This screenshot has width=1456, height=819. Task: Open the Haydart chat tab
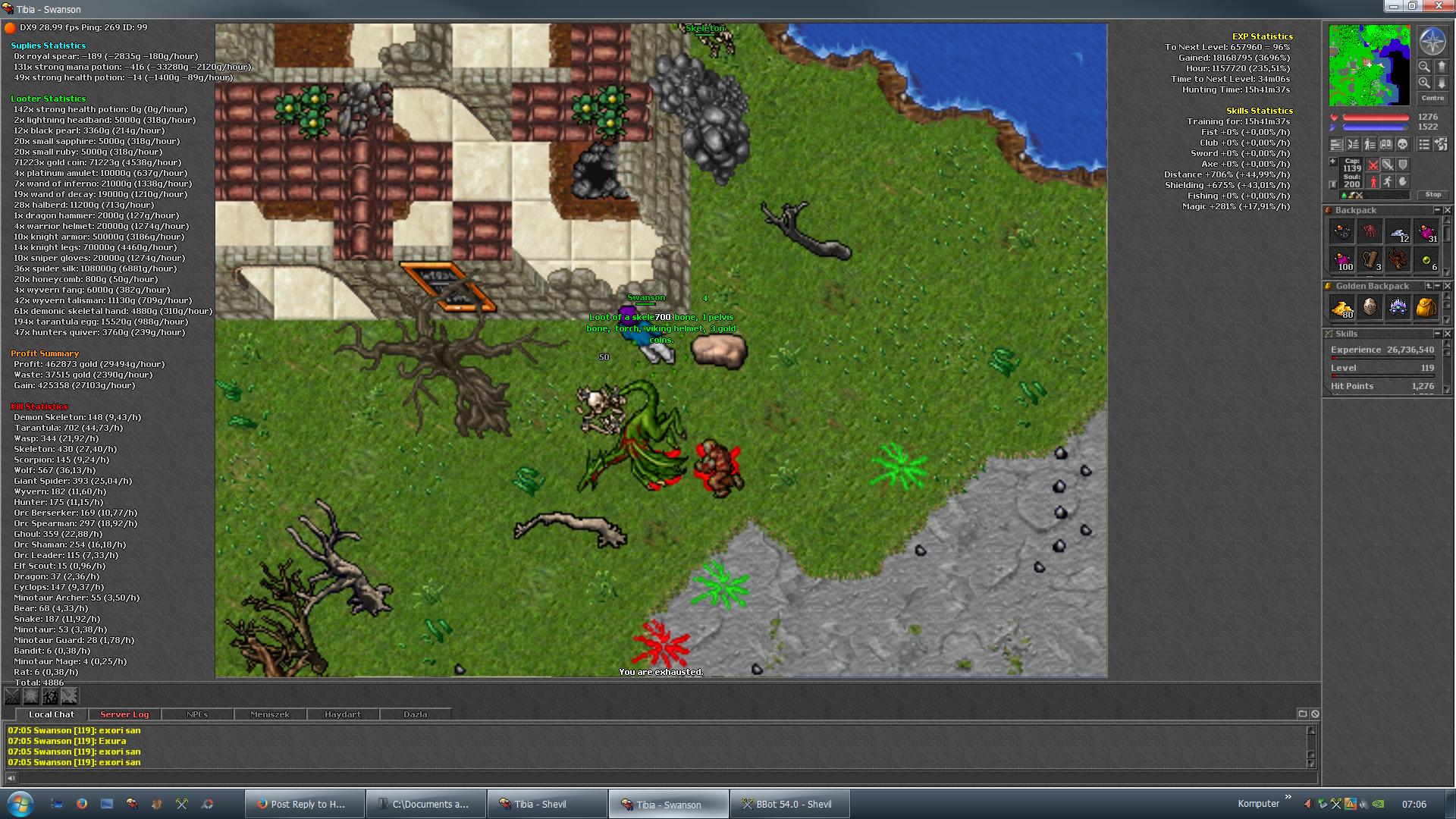point(343,714)
